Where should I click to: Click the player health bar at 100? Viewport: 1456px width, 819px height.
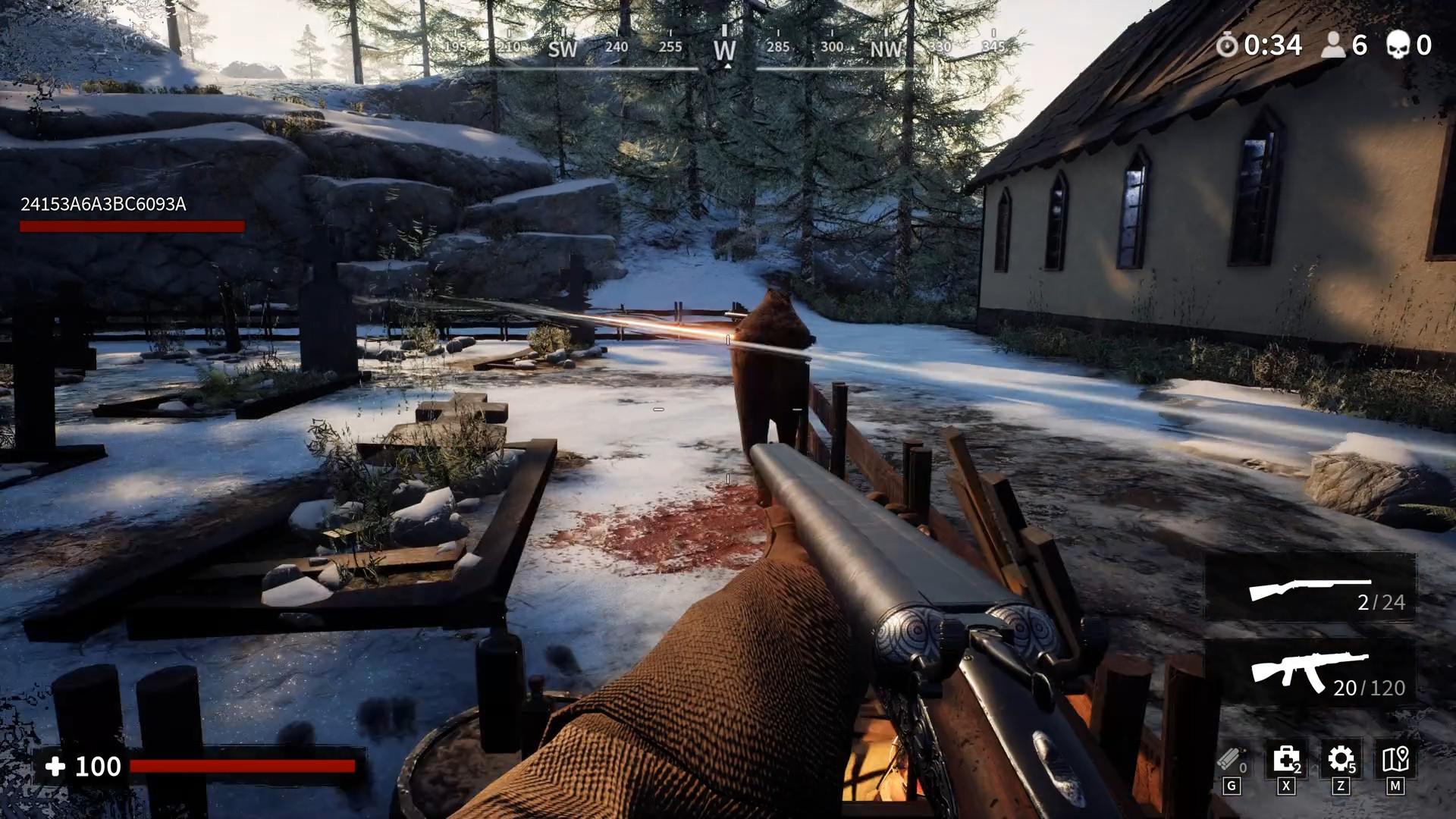[243, 767]
